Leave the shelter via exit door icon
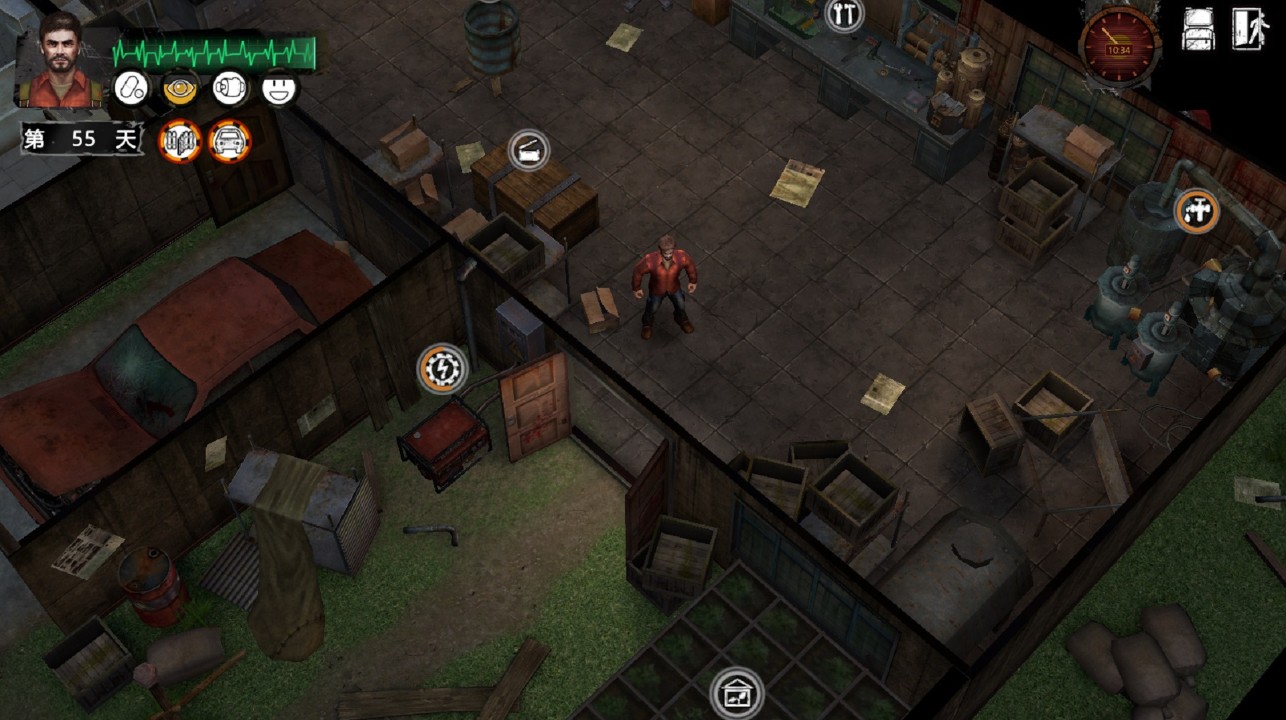The image size is (1286, 720). pos(1249,29)
